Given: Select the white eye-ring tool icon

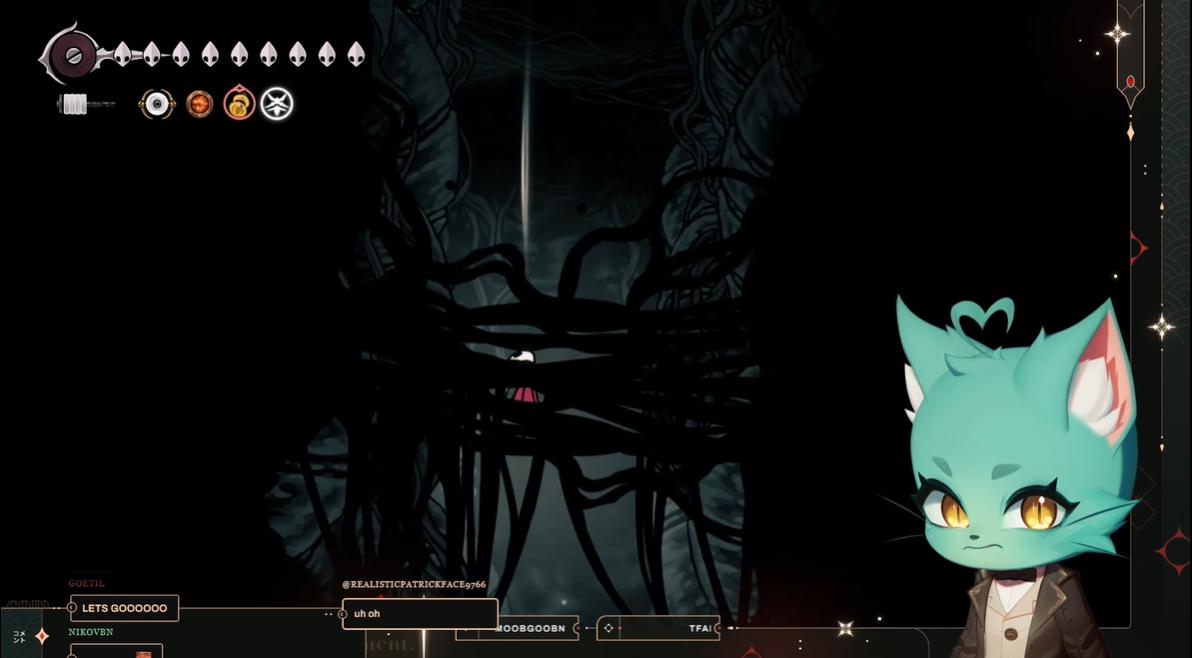Looking at the screenshot, I should pos(157,104).
